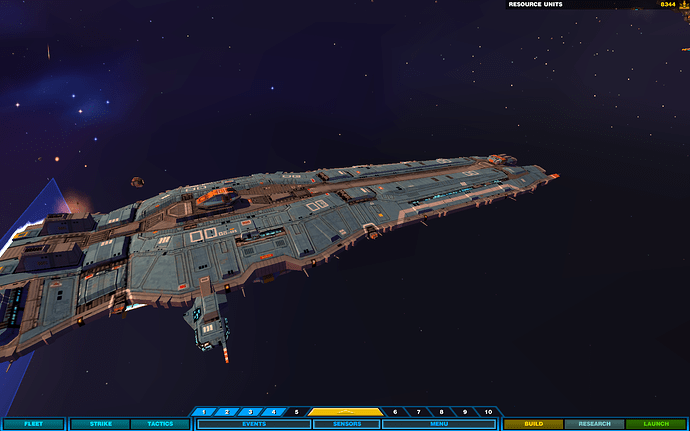Choose control group 10
690x431 pixels.
[x=488, y=412]
